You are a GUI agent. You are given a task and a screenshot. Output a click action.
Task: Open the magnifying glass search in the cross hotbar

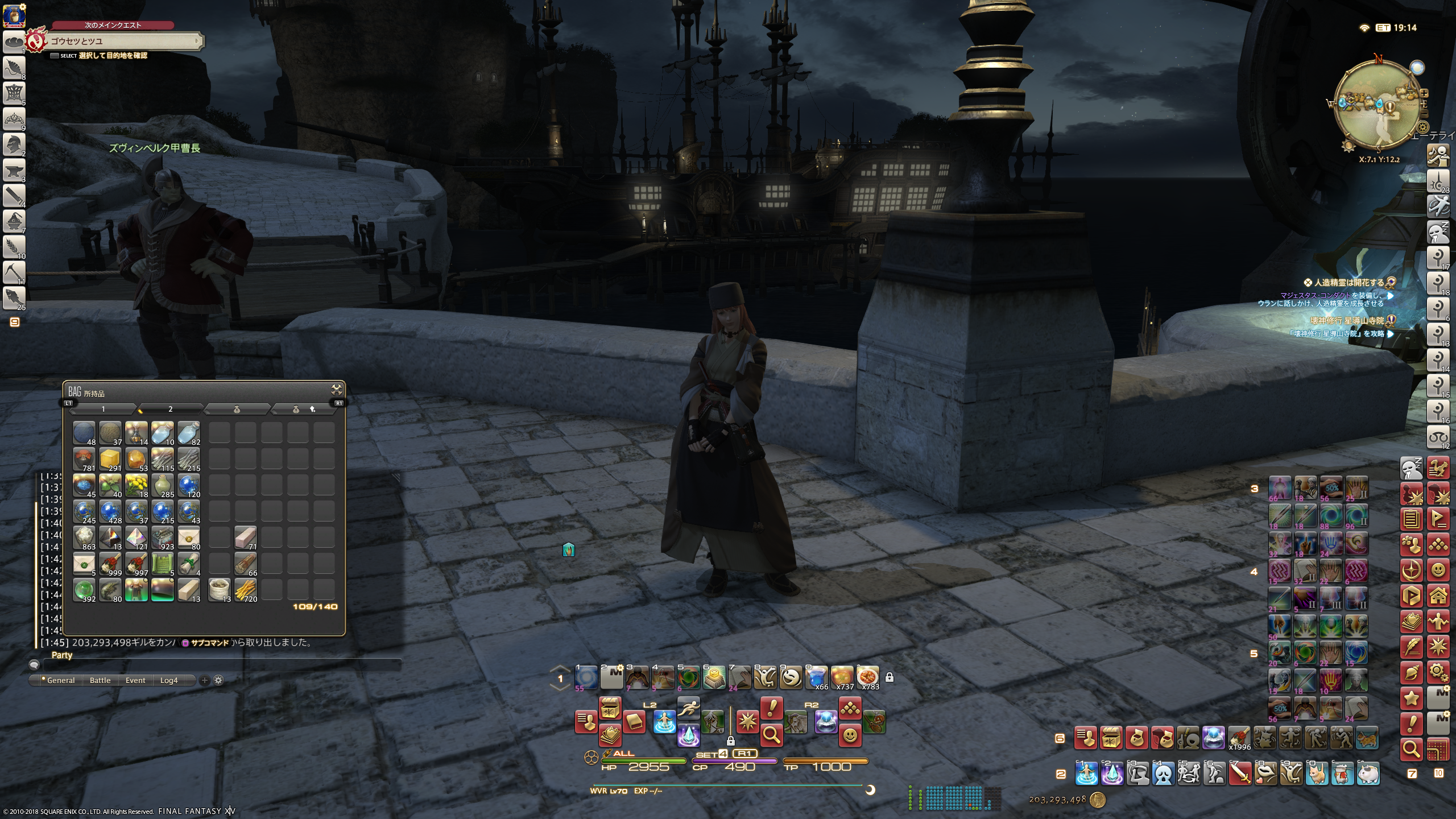[771, 735]
